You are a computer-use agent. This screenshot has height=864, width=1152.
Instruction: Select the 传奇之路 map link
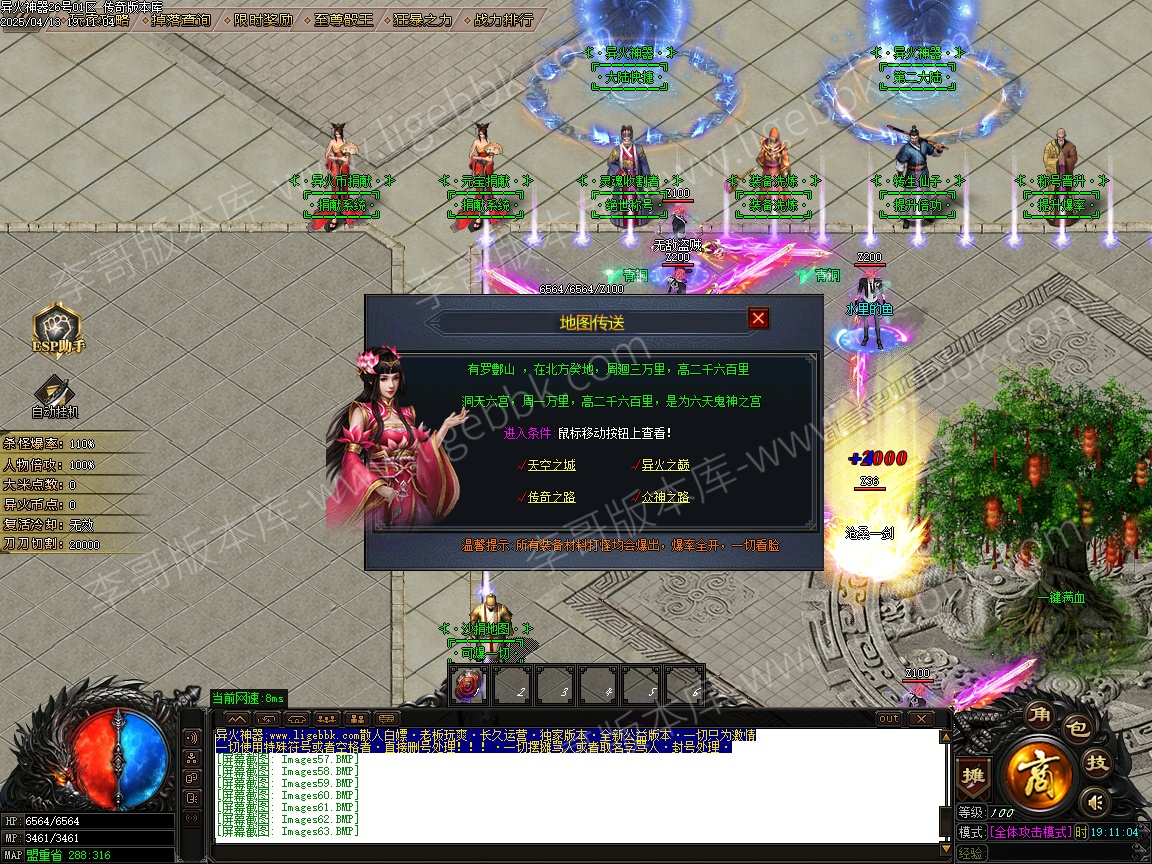[551, 497]
